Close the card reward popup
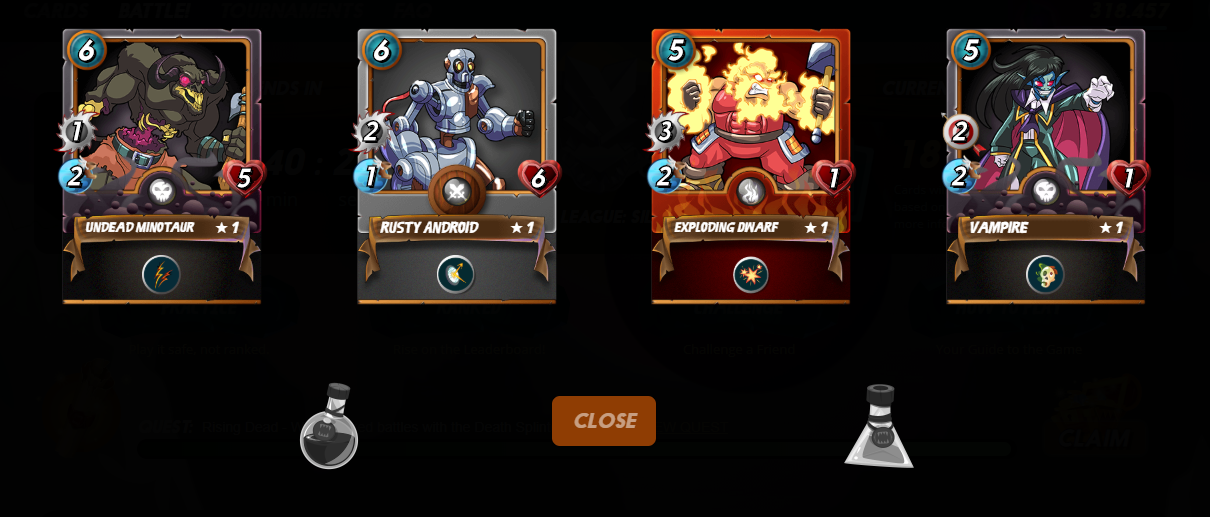 pos(603,421)
